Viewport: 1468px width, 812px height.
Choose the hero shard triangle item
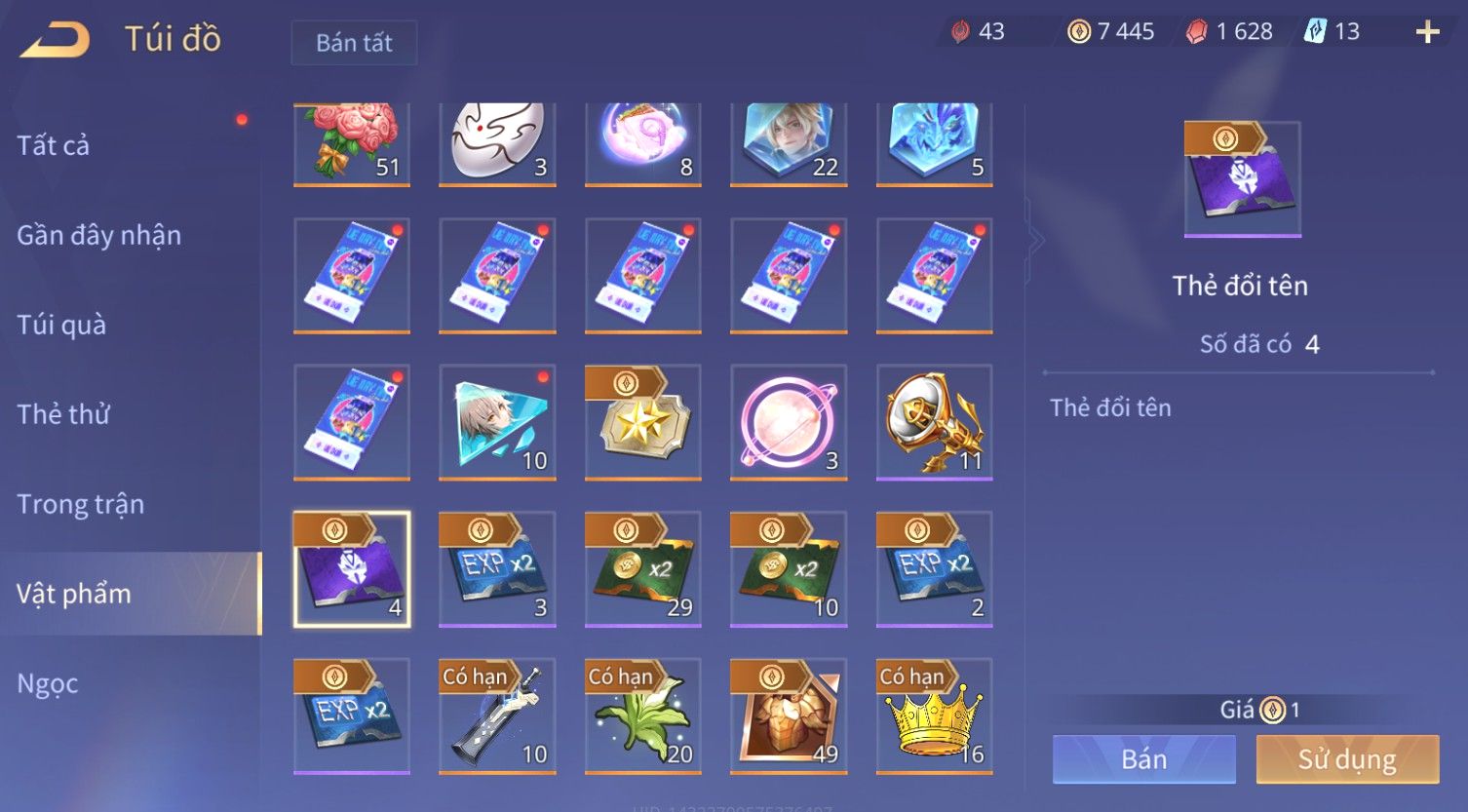[x=497, y=422]
